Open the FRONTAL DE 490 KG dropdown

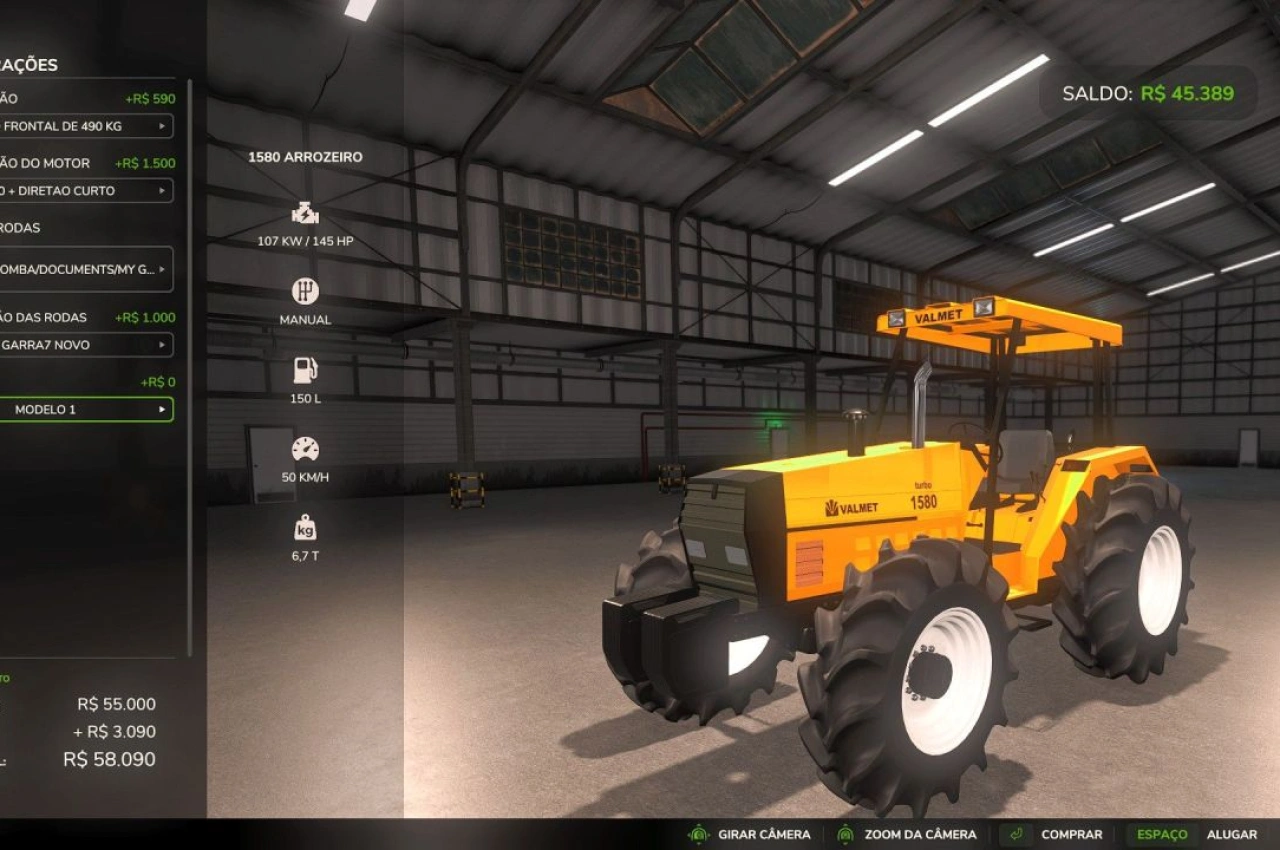85,126
